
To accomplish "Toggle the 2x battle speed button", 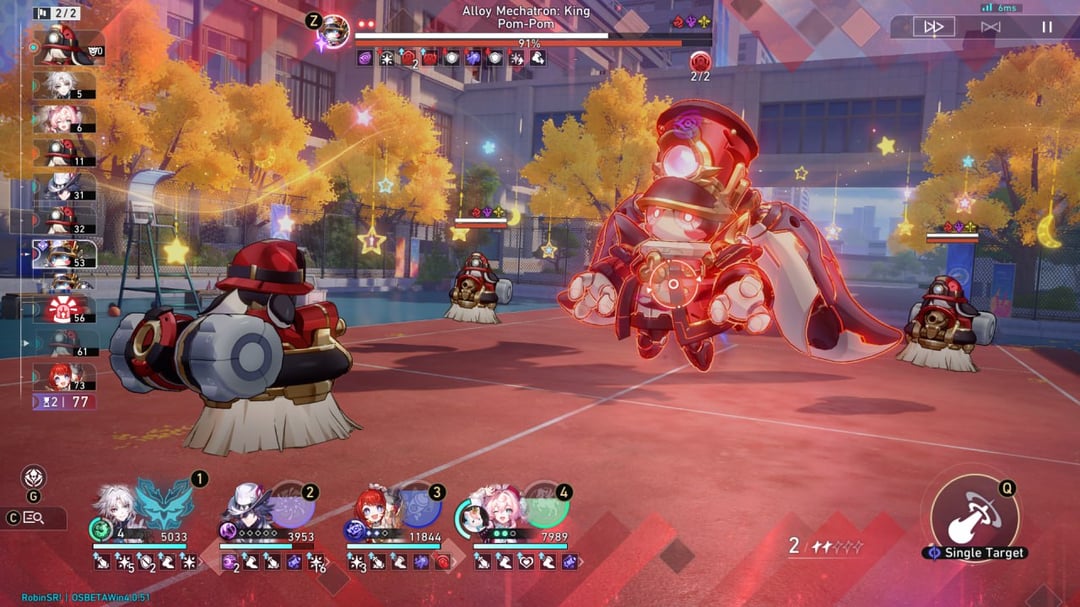I will (x=933, y=27).
